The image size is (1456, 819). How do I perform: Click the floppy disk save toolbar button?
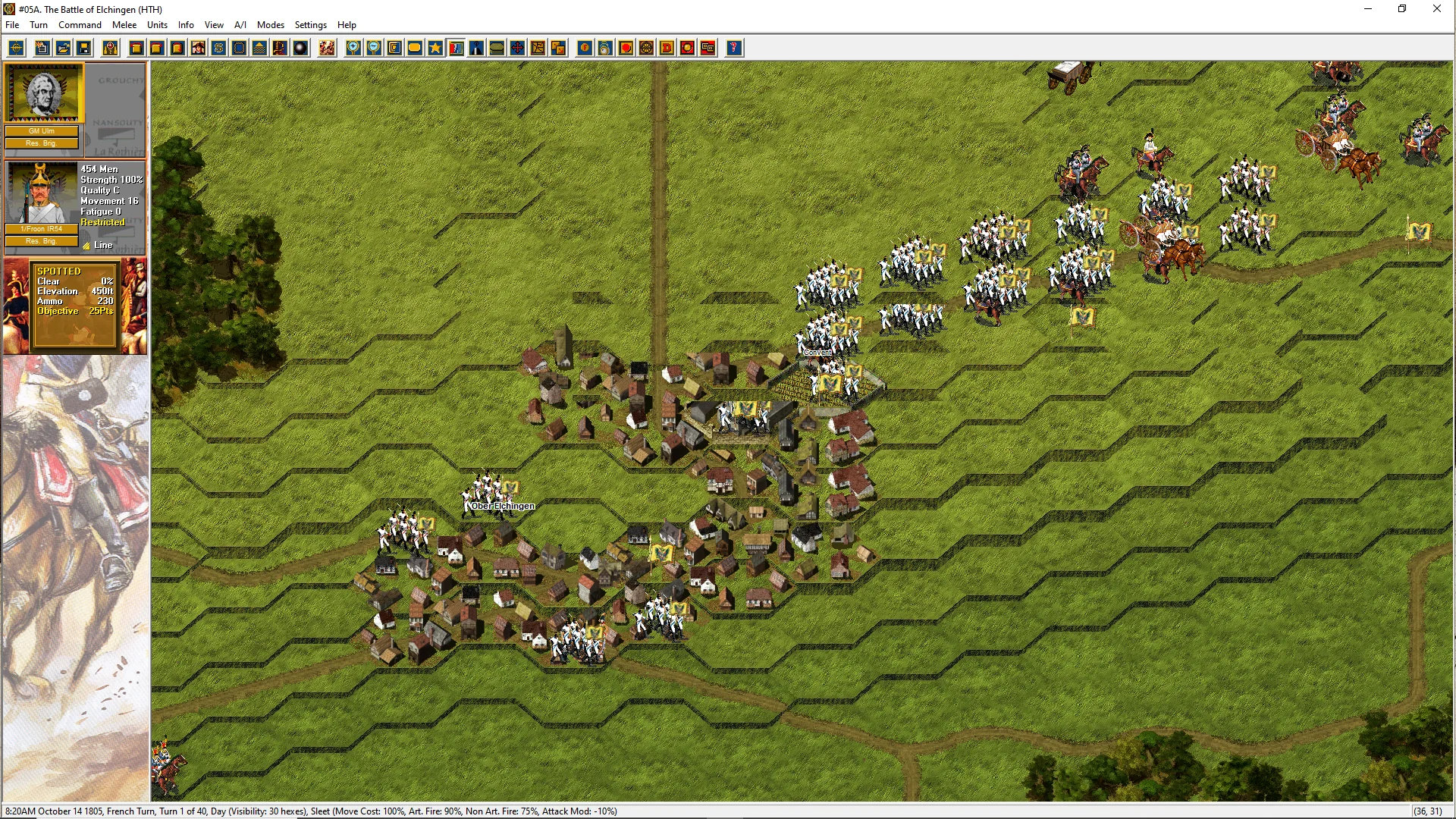coord(84,49)
